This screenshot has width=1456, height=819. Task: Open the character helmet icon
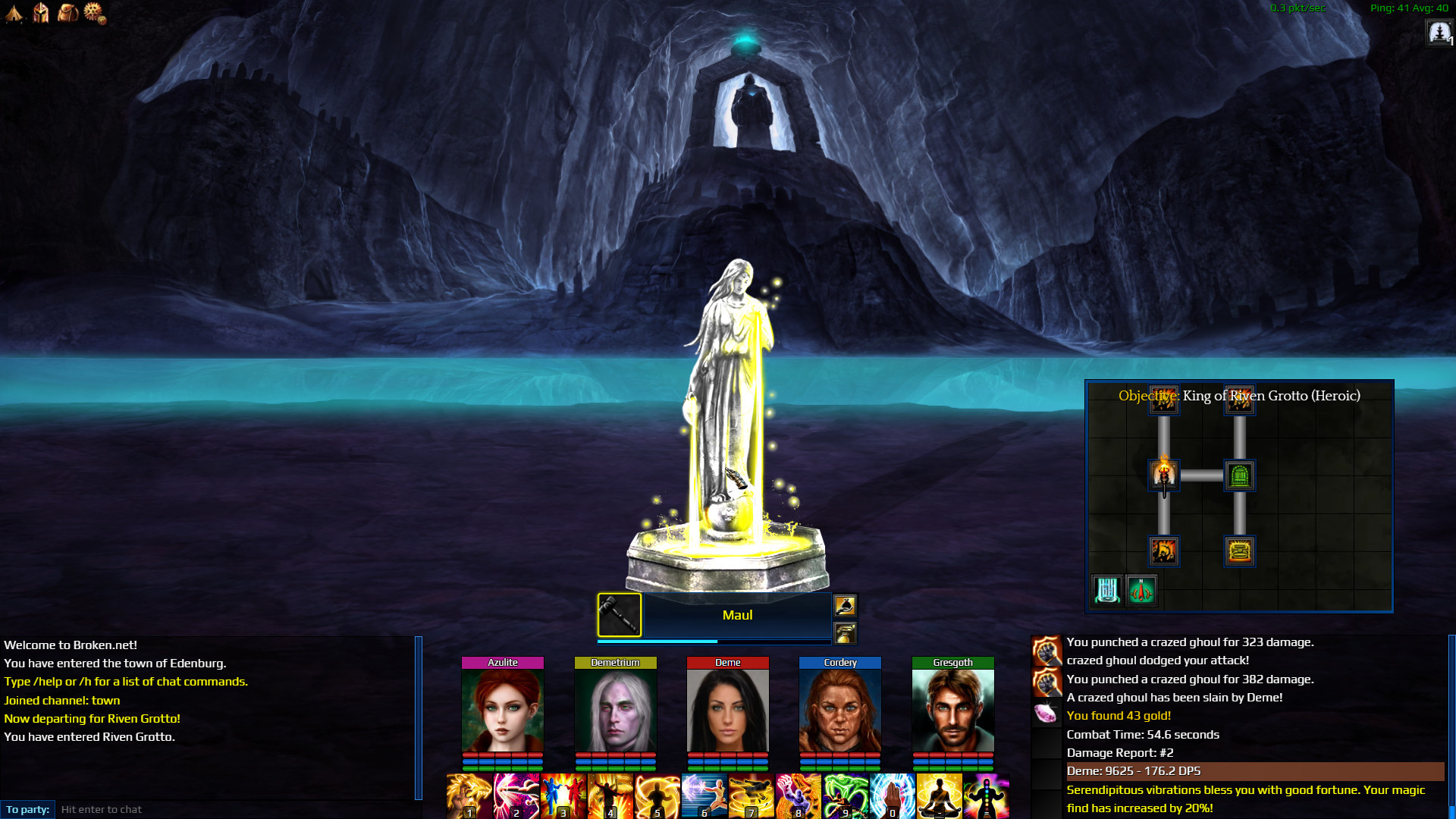coord(41,12)
